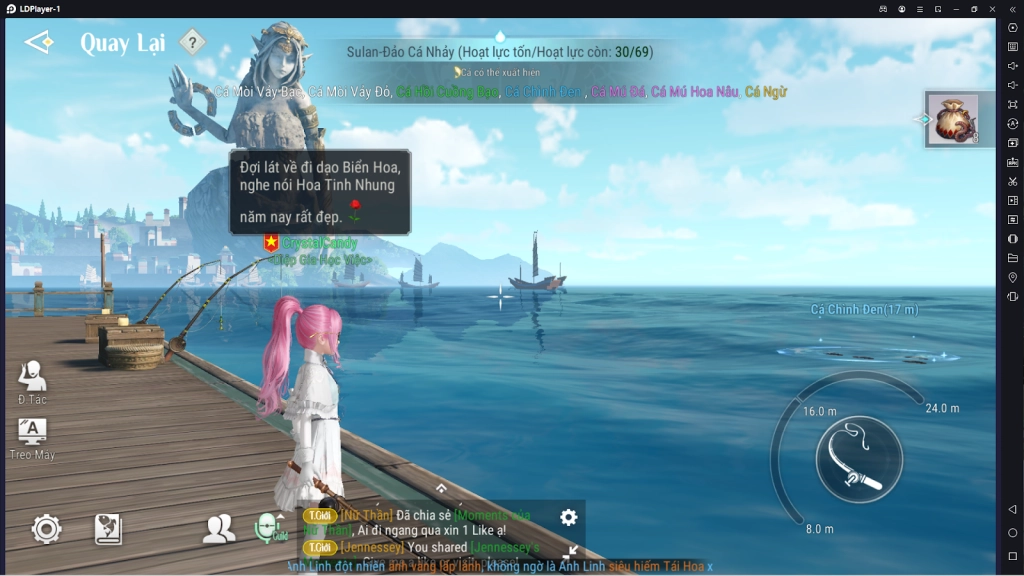This screenshot has height=576, width=1024.
Task: Go back with the Quay Lại arrow
Action: pyautogui.click(x=38, y=42)
